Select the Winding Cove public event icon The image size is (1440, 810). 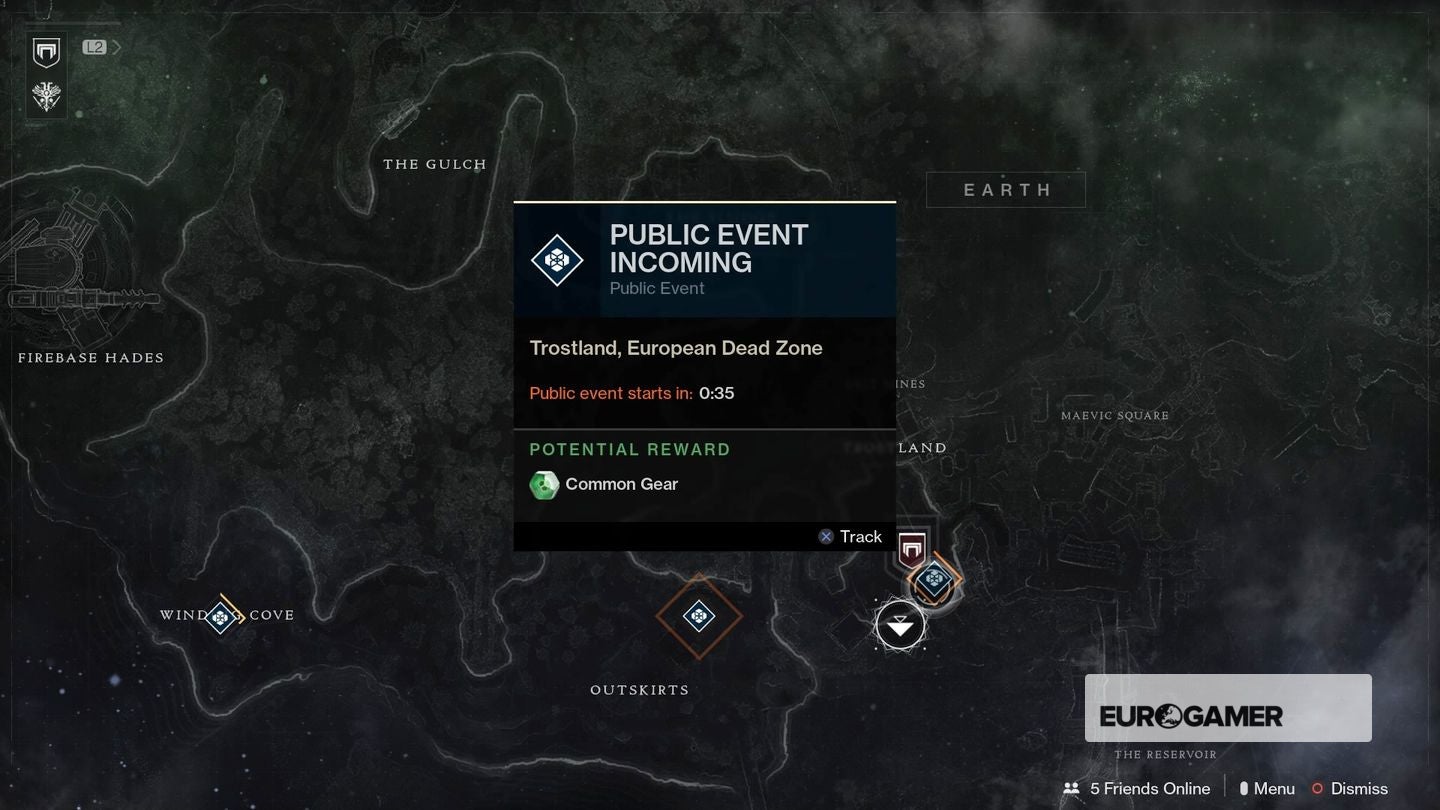click(221, 617)
